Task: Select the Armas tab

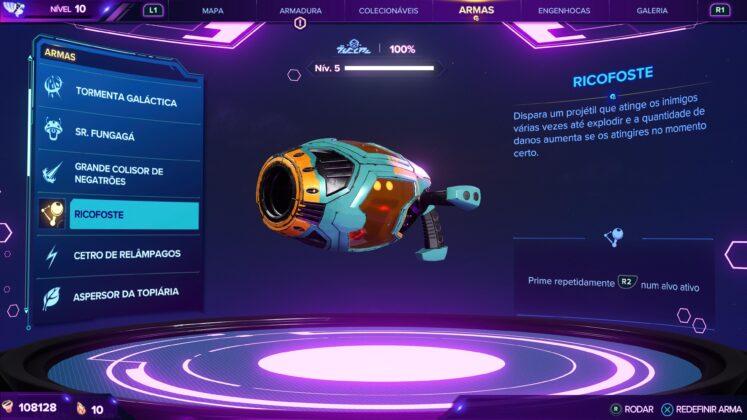Action: tap(476, 10)
